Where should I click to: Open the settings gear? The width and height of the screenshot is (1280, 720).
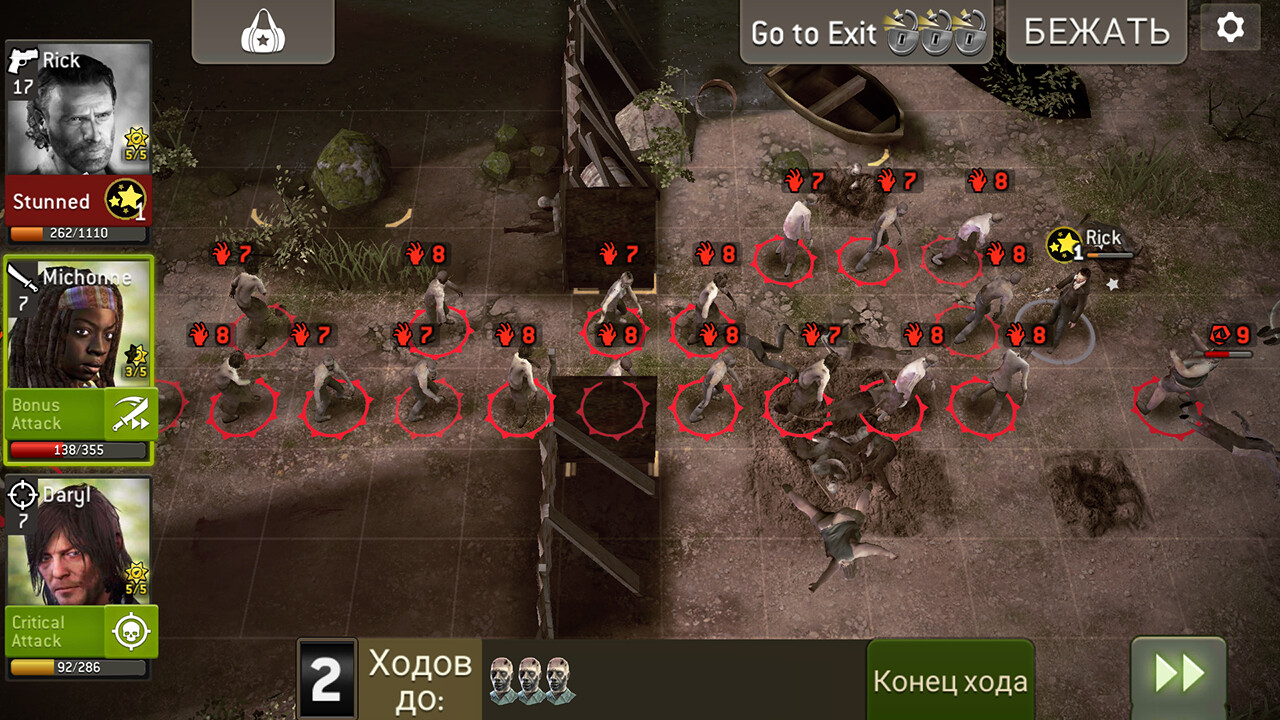1230,28
